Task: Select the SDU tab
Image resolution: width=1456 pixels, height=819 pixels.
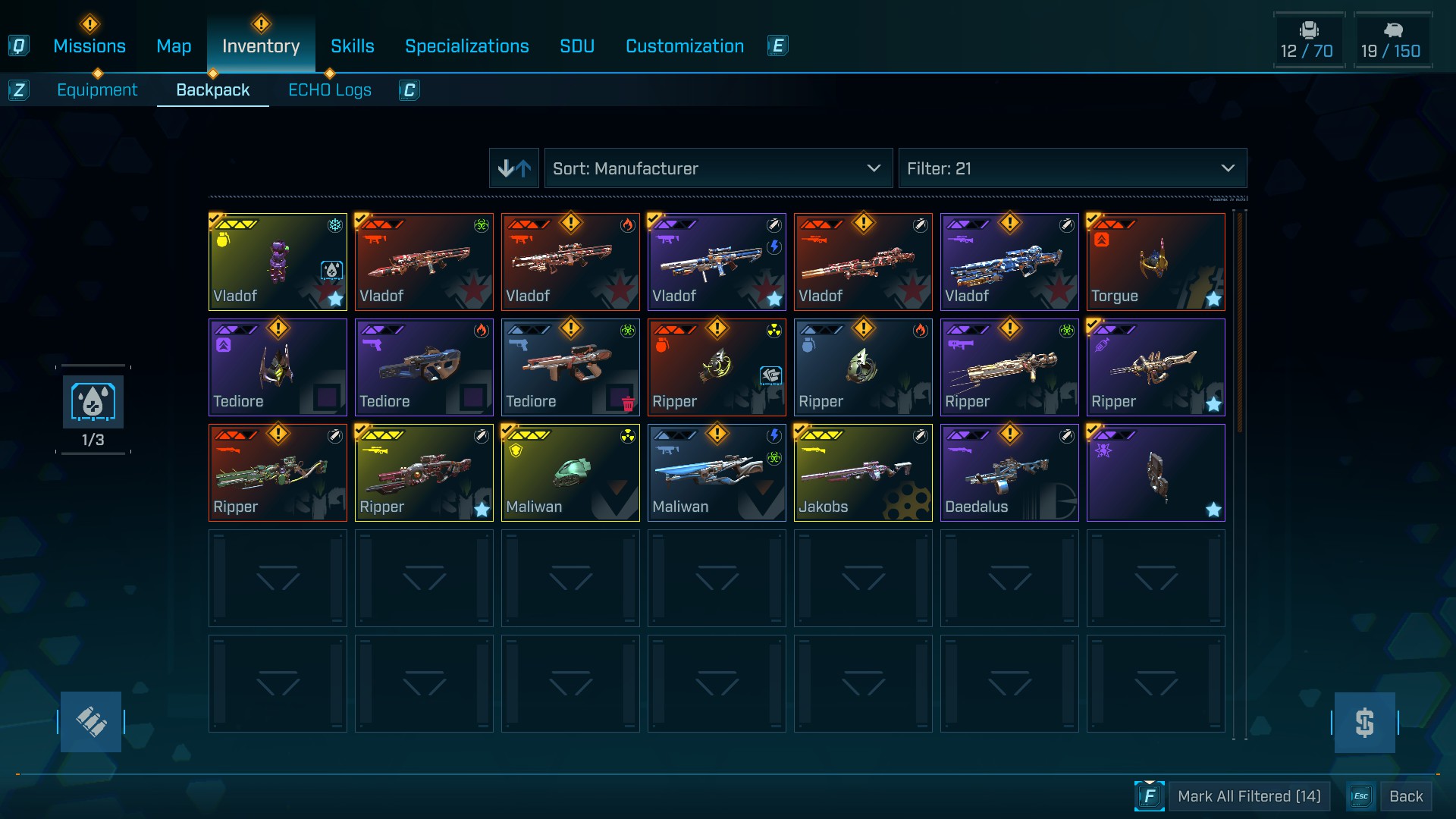Action: click(x=576, y=46)
